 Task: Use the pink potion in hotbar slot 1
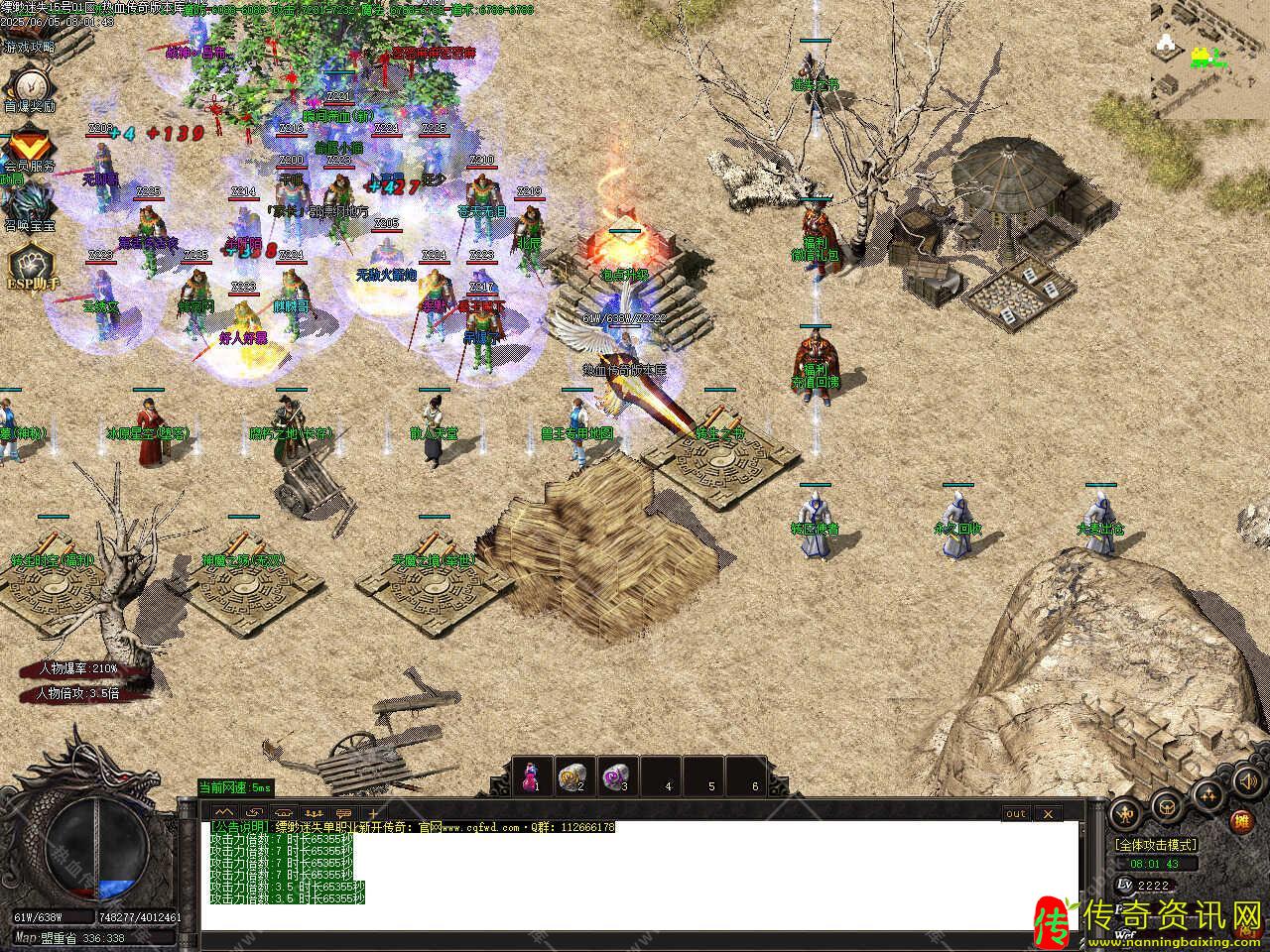click(533, 775)
